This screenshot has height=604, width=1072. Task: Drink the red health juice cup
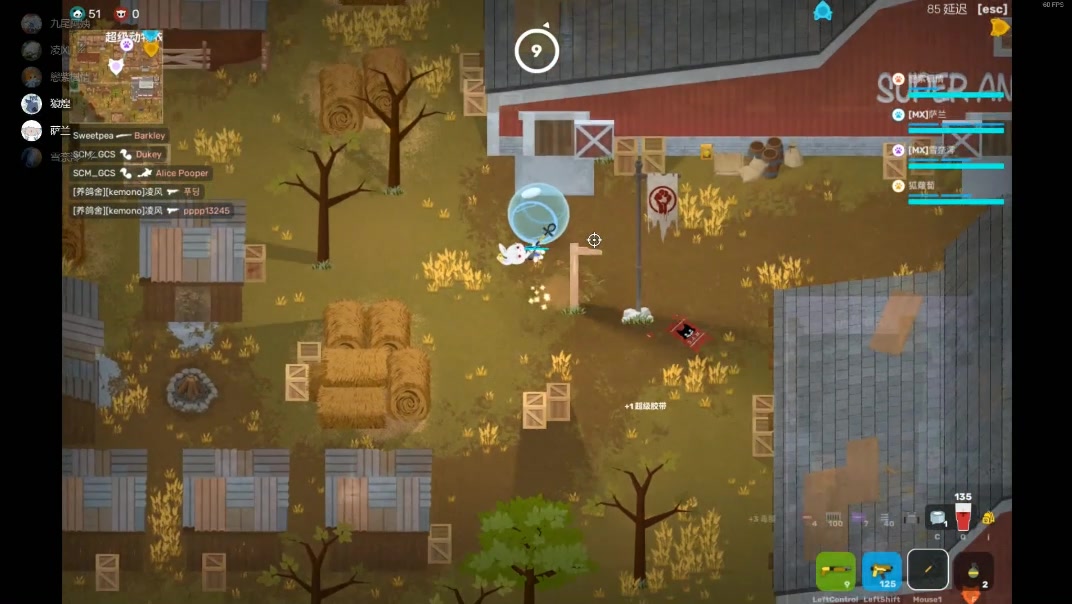coord(963,516)
